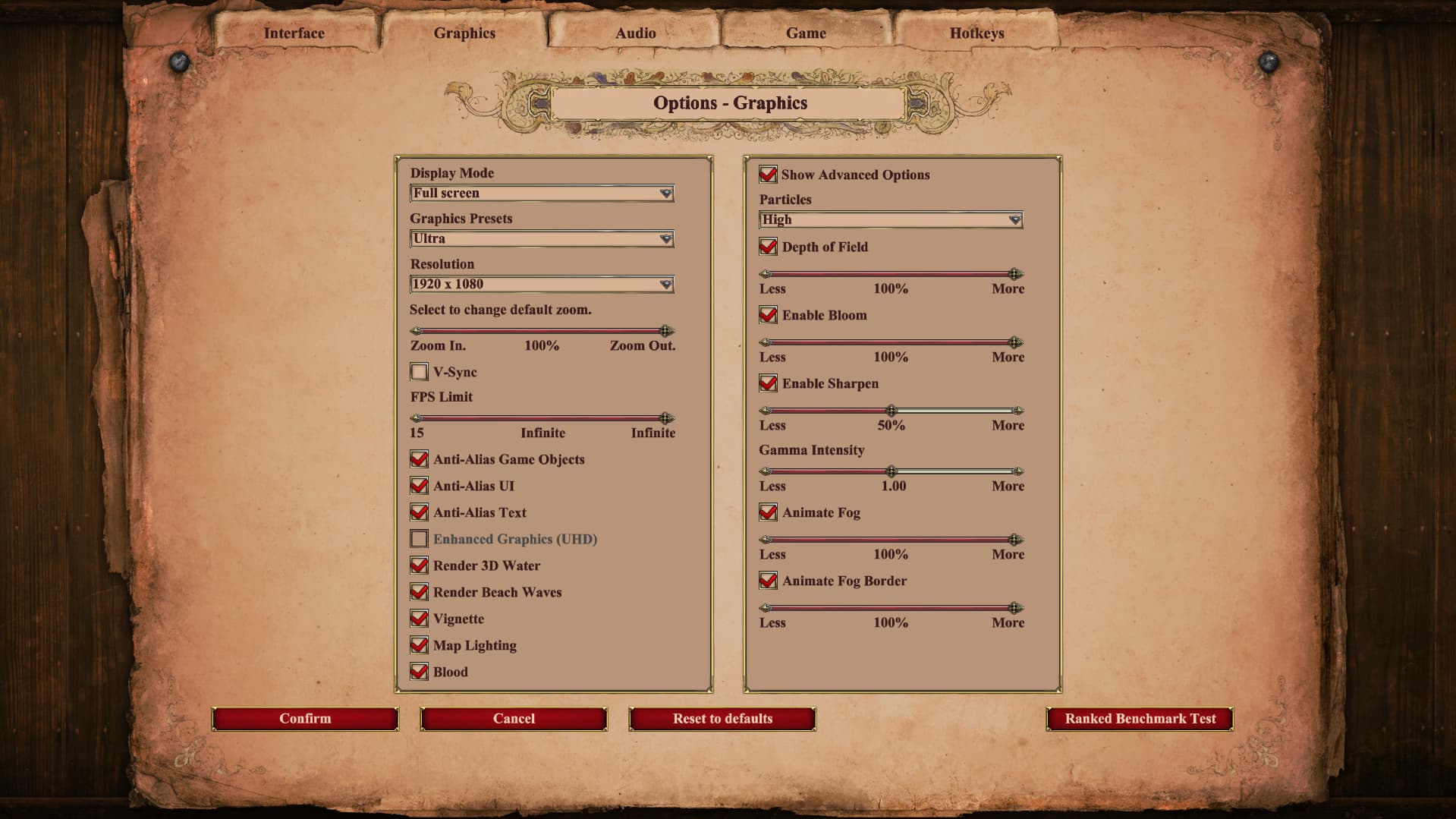Enable the V-Sync checkbox
This screenshot has height=819, width=1456.
(x=420, y=372)
